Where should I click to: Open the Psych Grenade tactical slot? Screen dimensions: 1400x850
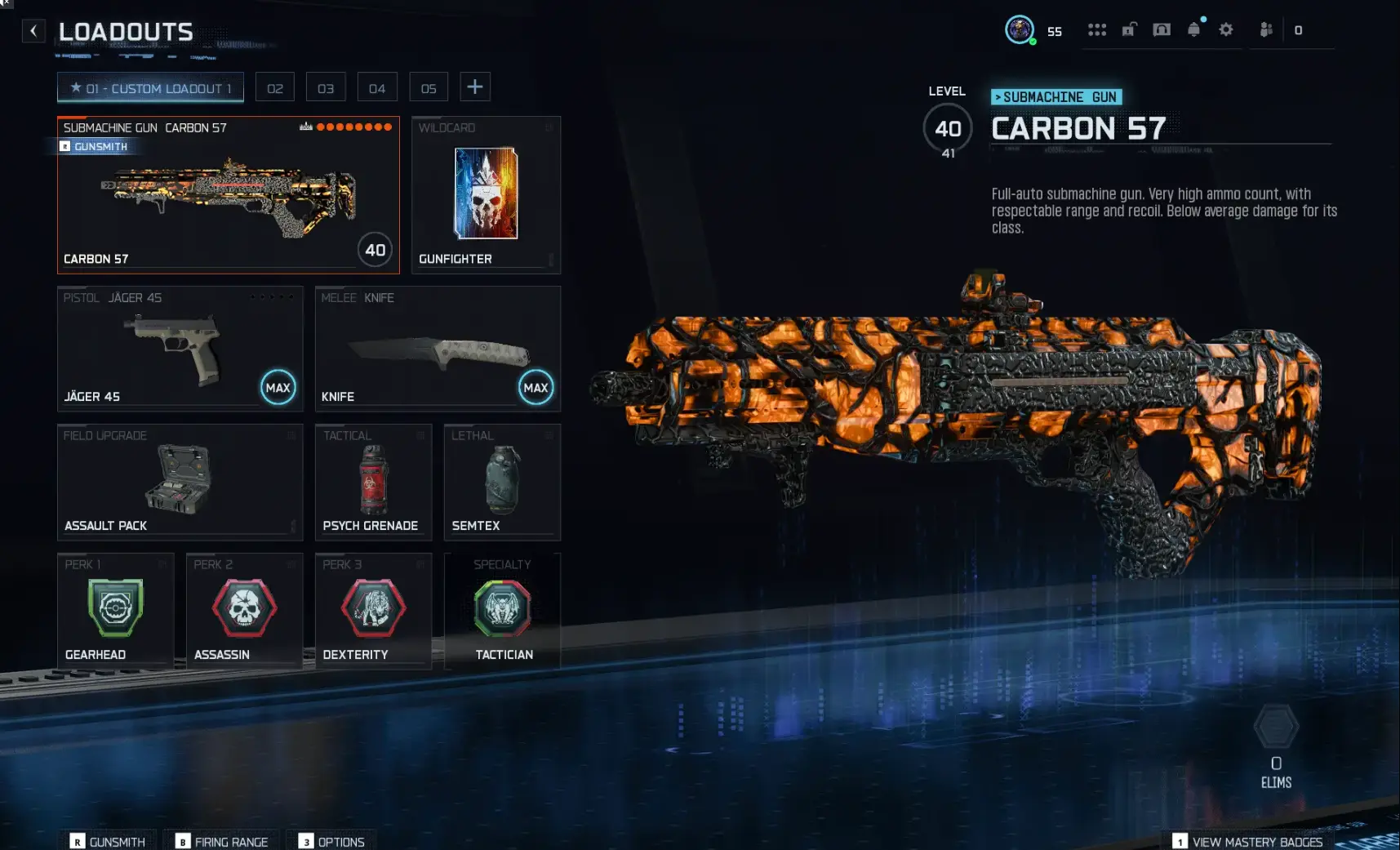click(x=373, y=482)
